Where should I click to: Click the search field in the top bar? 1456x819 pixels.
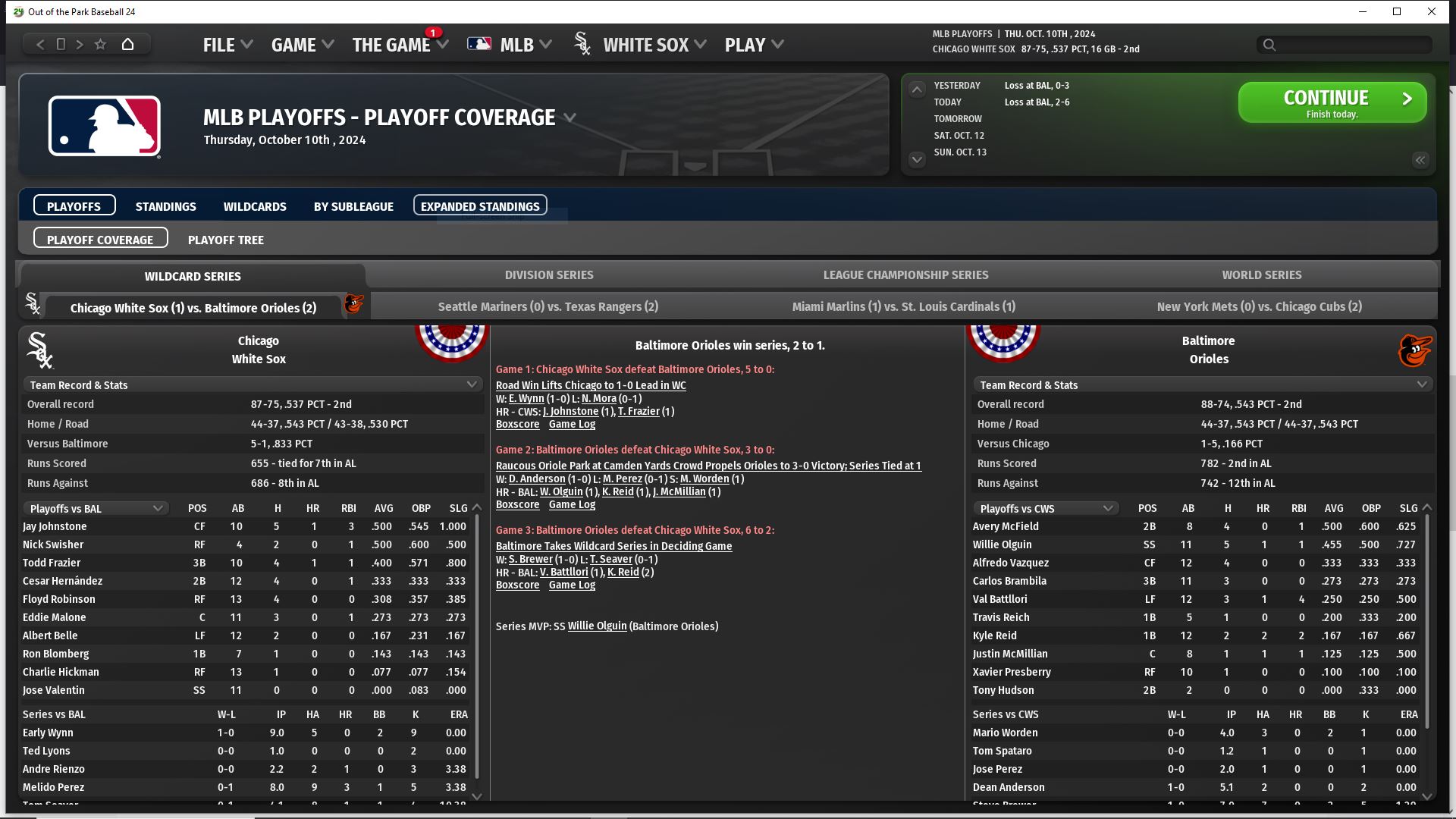coord(1344,45)
